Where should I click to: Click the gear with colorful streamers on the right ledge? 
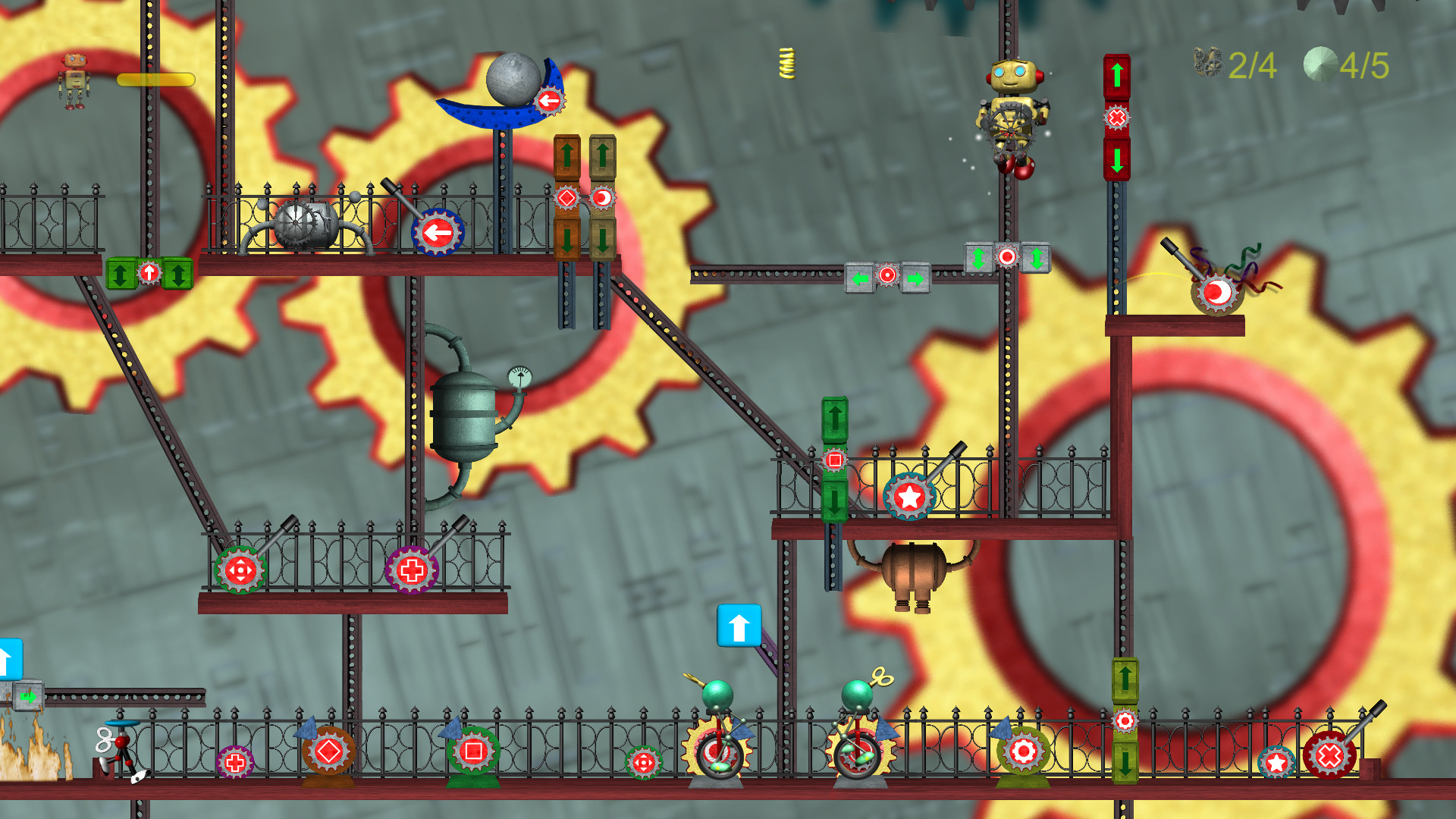tap(1217, 292)
